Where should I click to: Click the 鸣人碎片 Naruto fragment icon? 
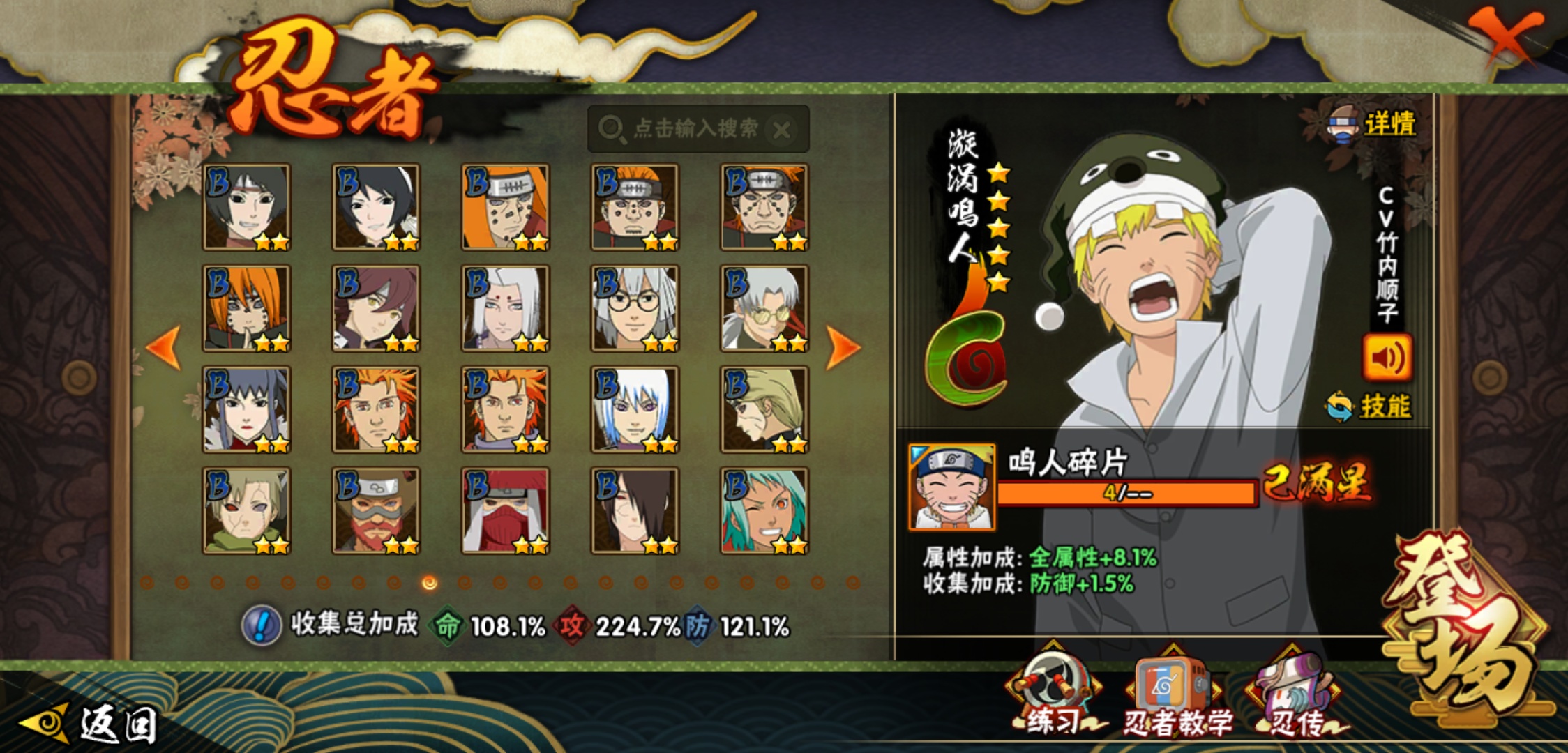pyautogui.click(x=952, y=487)
